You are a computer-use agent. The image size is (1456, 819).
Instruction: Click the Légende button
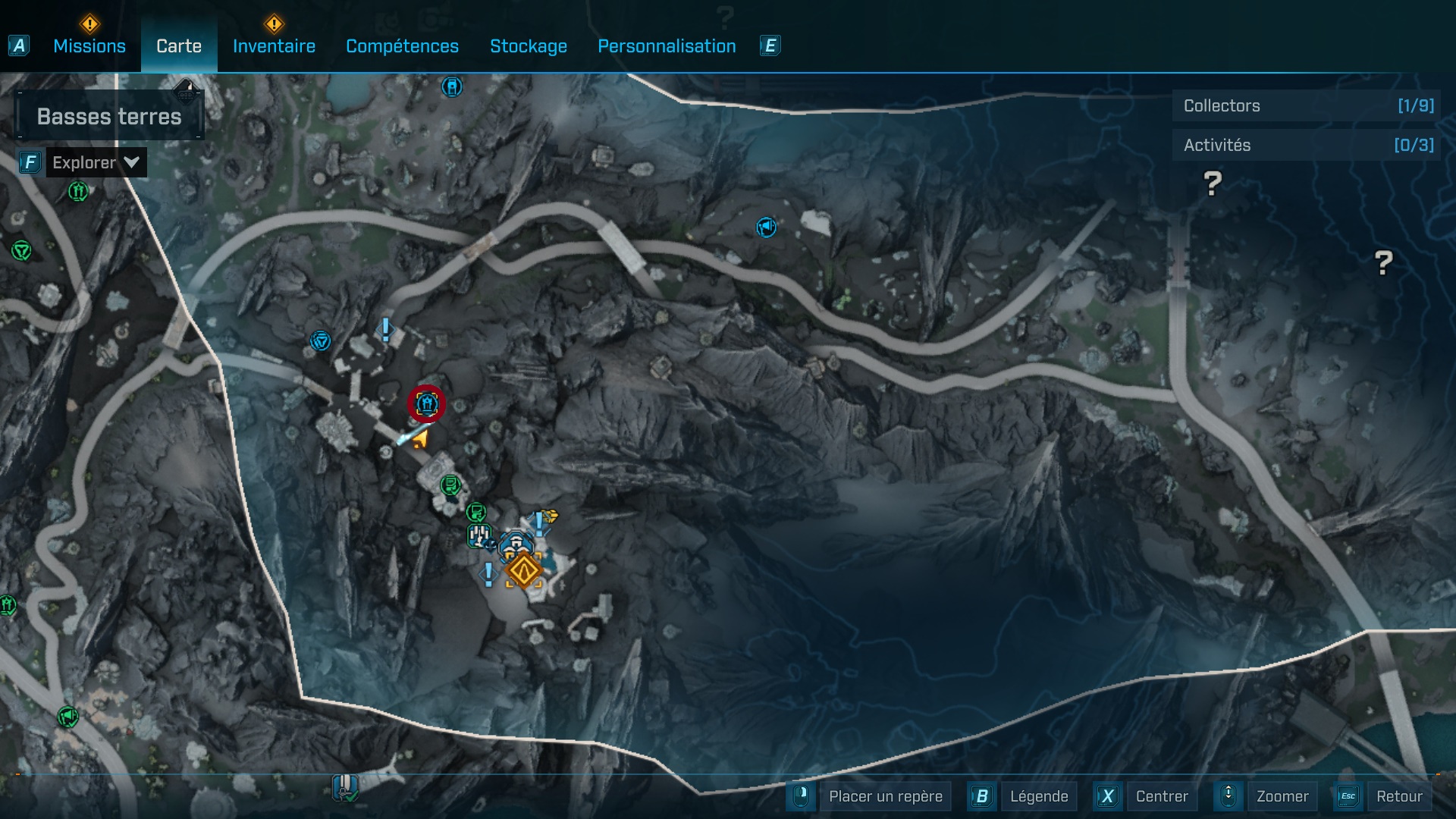pos(1040,796)
